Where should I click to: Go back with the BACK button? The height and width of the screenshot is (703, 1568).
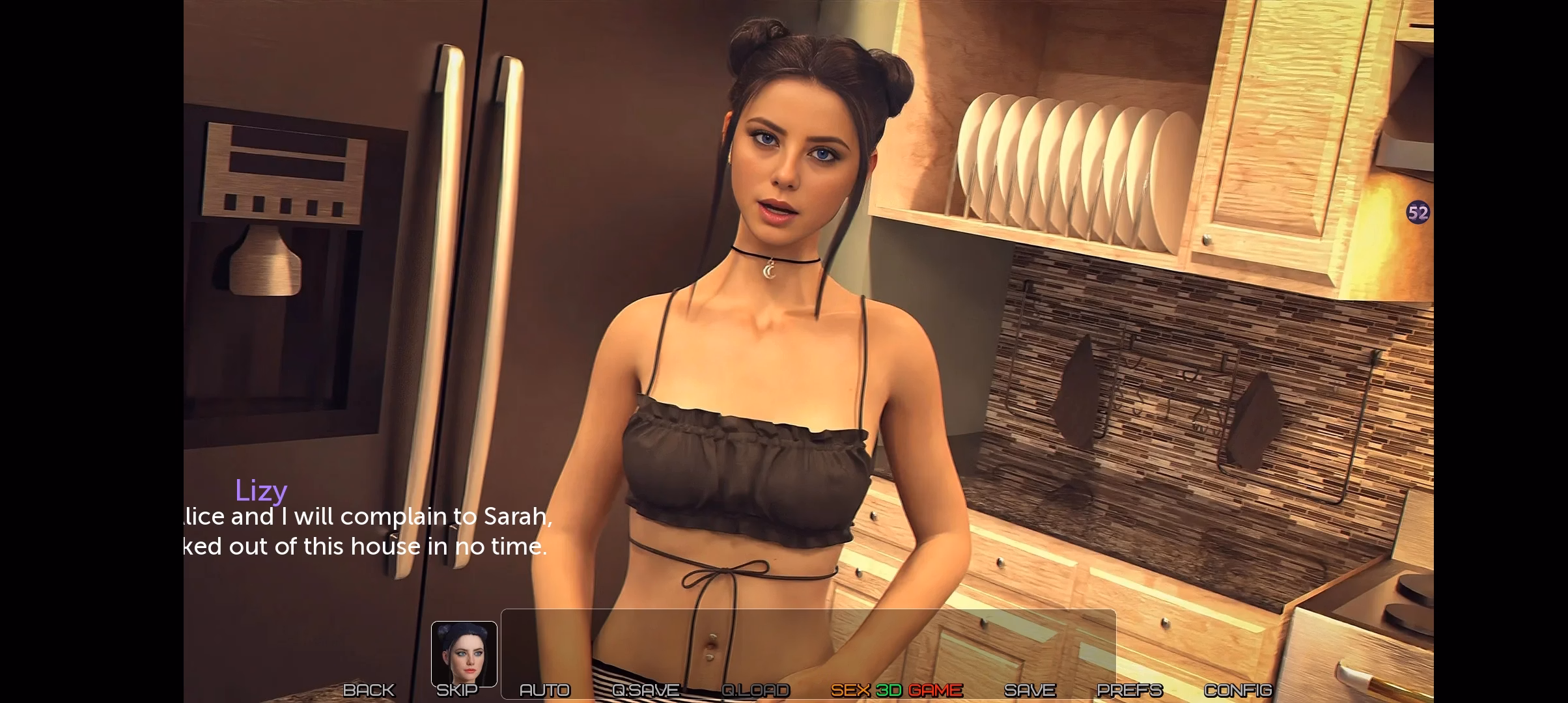pyautogui.click(x=369, y=690)
